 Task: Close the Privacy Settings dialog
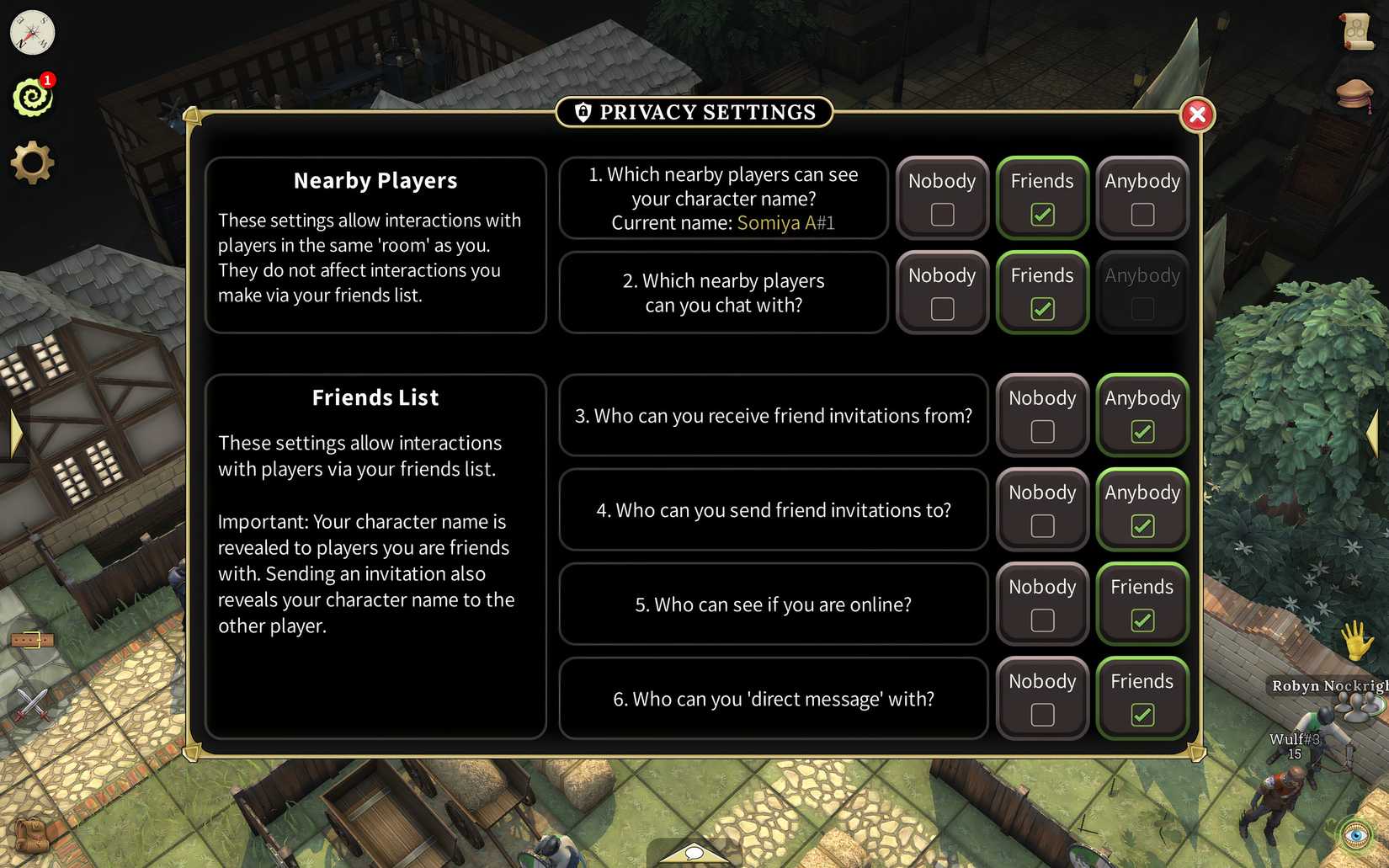click(x=1198, y=115)
